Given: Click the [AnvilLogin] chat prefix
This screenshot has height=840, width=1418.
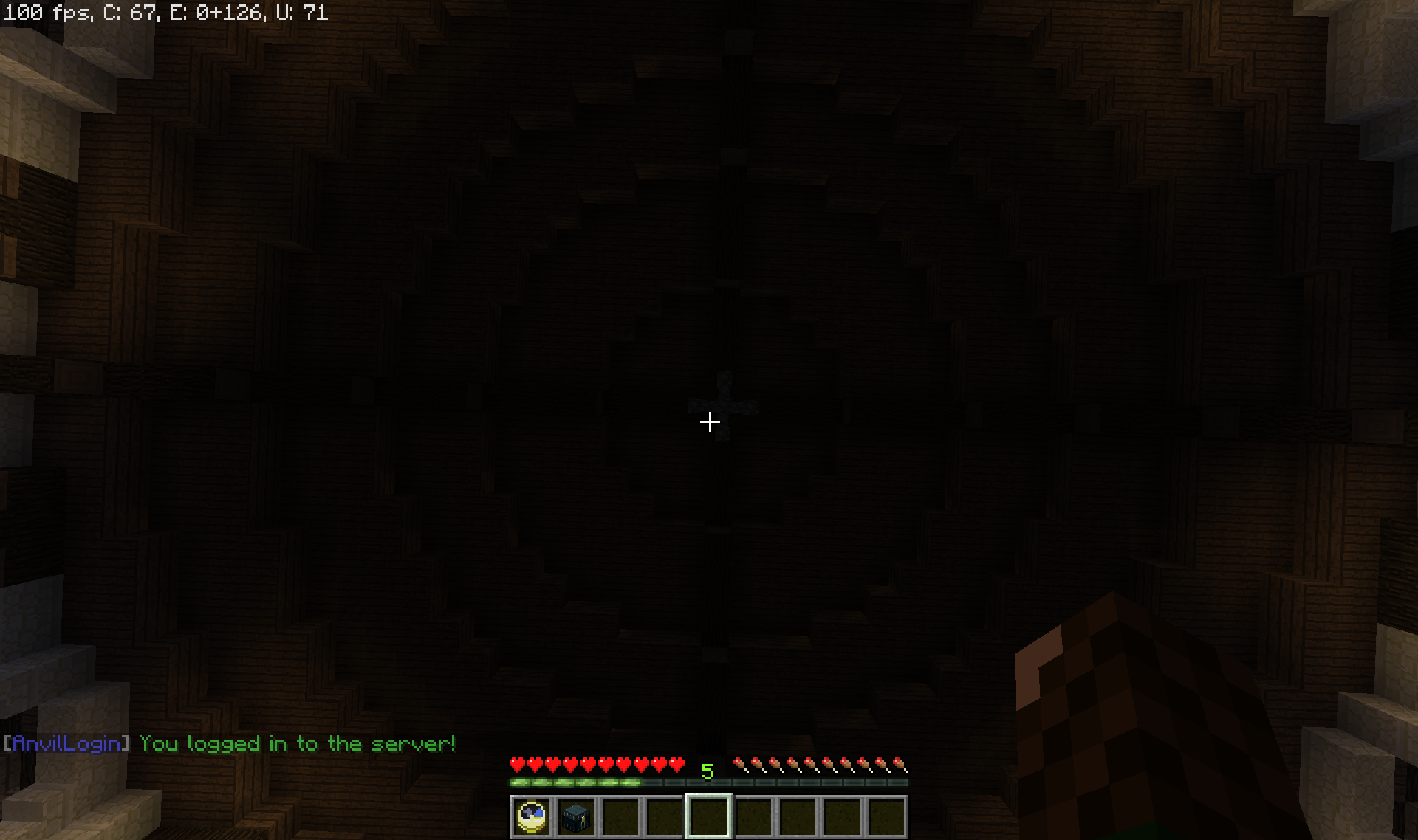Looking at the screenshot, I should pos(65,744).
